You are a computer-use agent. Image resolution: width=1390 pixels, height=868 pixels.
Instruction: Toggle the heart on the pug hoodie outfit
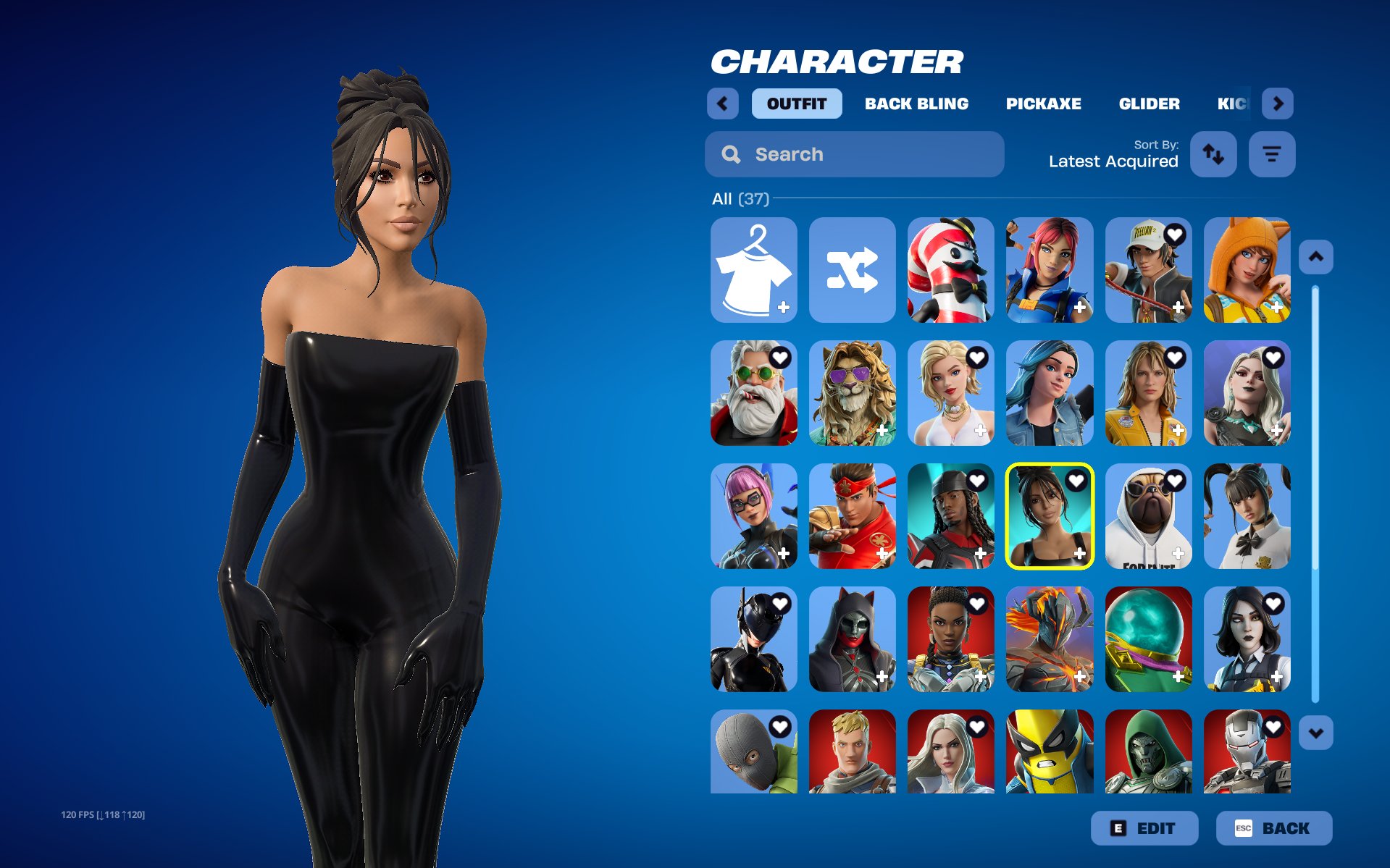[x=1176, y=480]
